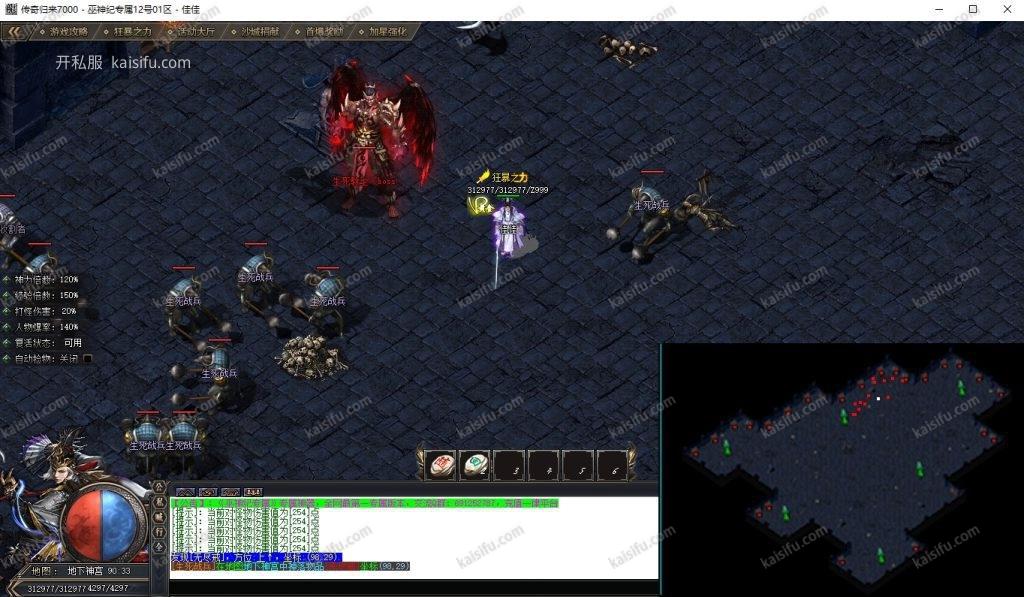This screenshot has height=597, width=1024.
Task: Use the green stone item in hotbar slot 2
Action: pyautogui.click(x=476, y=465)
